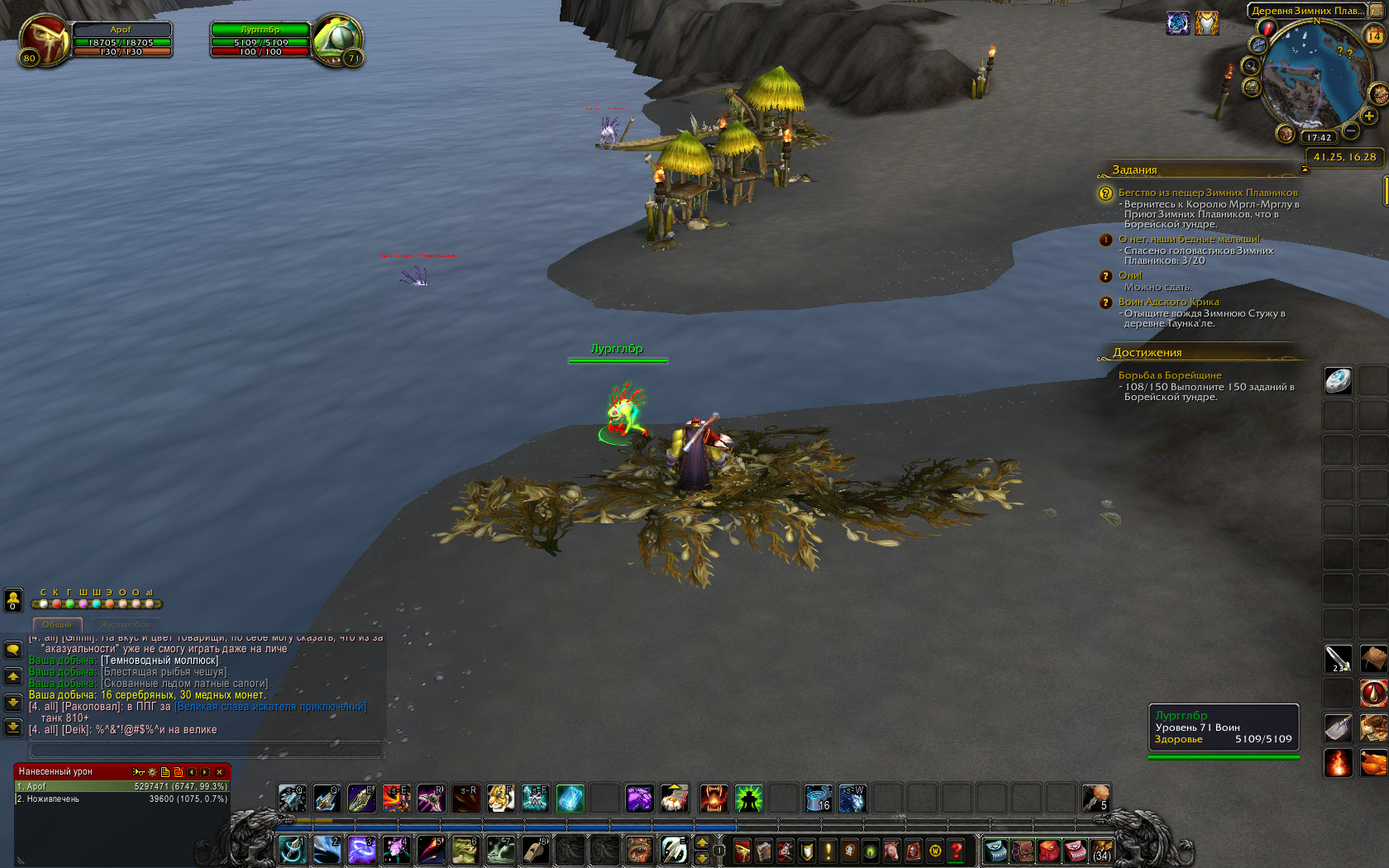The image size is (1389, 868).
Task: Open the chat menu speech bubble button
Action: pos(13,650)
